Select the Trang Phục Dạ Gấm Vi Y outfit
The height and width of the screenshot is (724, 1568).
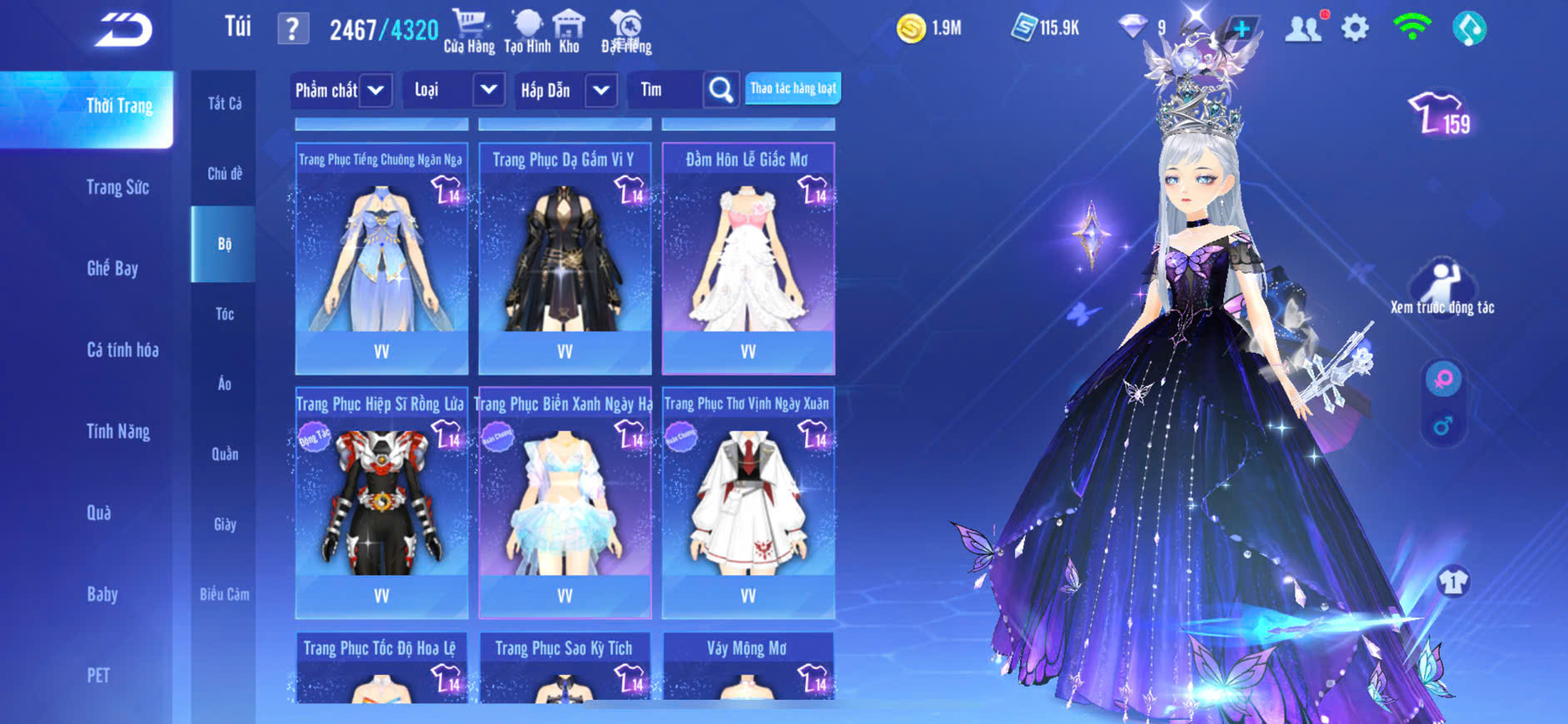click(565, 258)
